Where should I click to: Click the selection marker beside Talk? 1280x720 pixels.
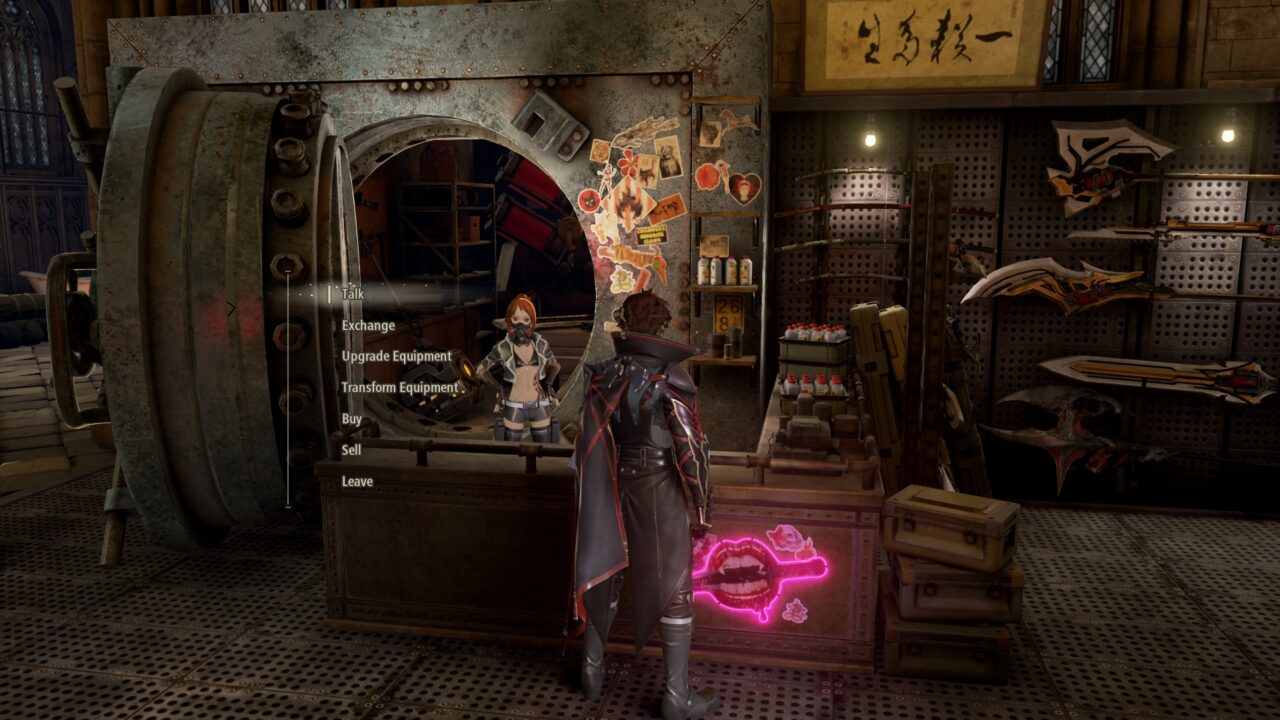329,294
